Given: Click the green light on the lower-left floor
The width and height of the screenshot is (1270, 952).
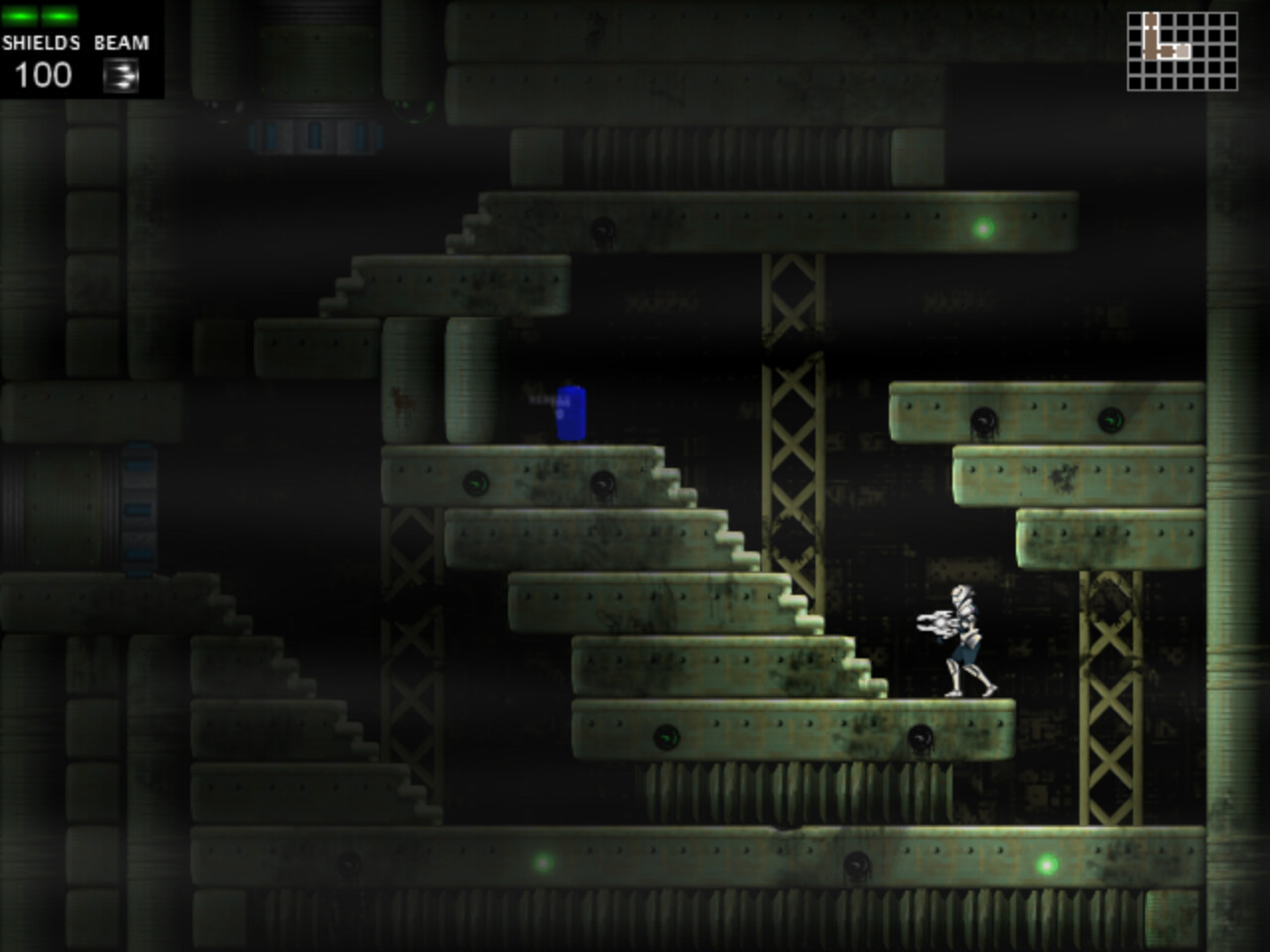Looking at the screenshot, I should [x=541, y=864].
